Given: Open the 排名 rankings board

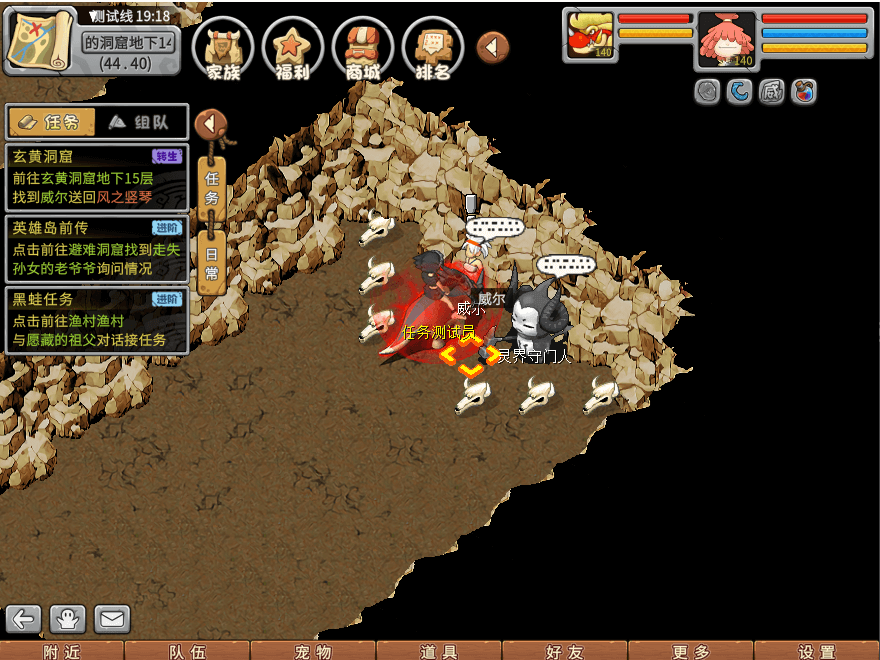Looking at the screenshot, I should [x=432, y=48].
